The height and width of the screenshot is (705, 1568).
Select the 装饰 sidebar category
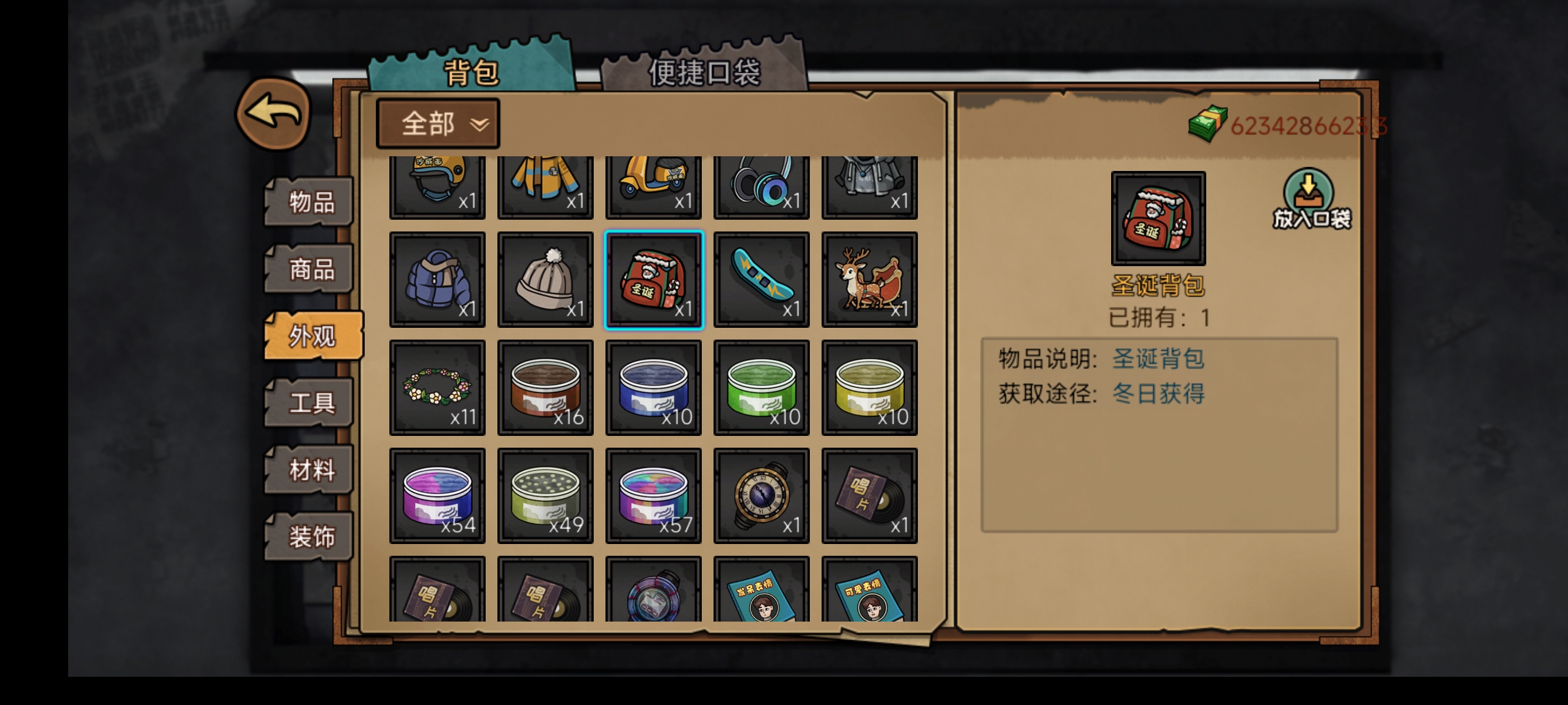(311, 537)
